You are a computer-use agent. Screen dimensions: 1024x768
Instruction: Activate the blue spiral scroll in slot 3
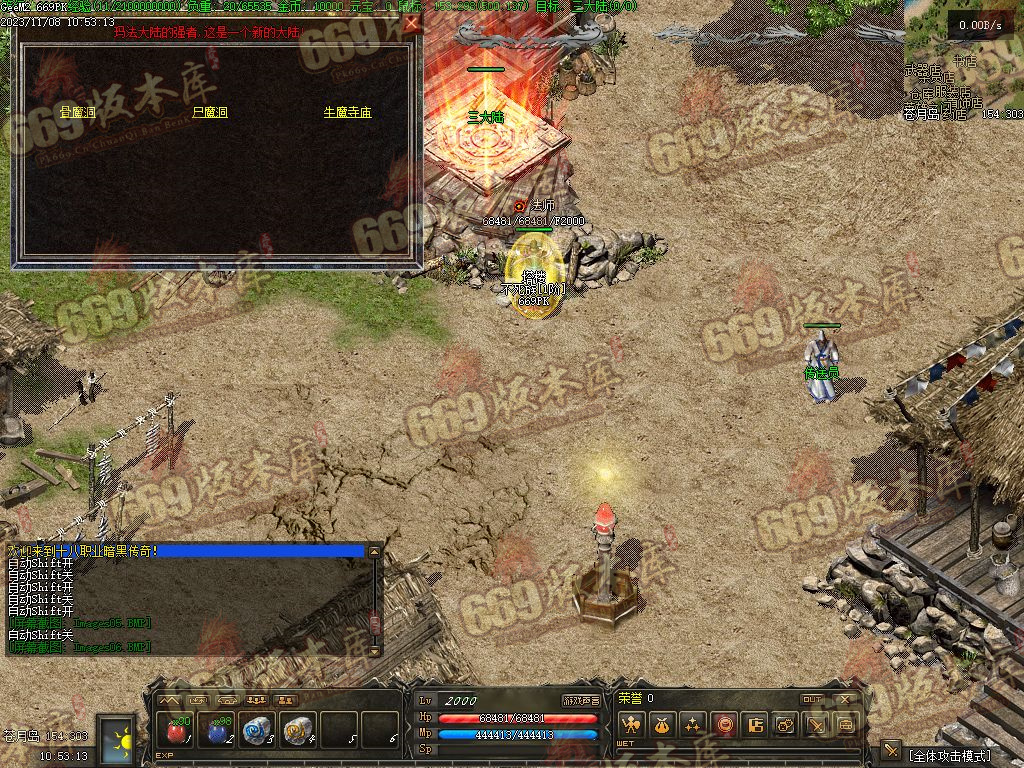tap(258, 729)
